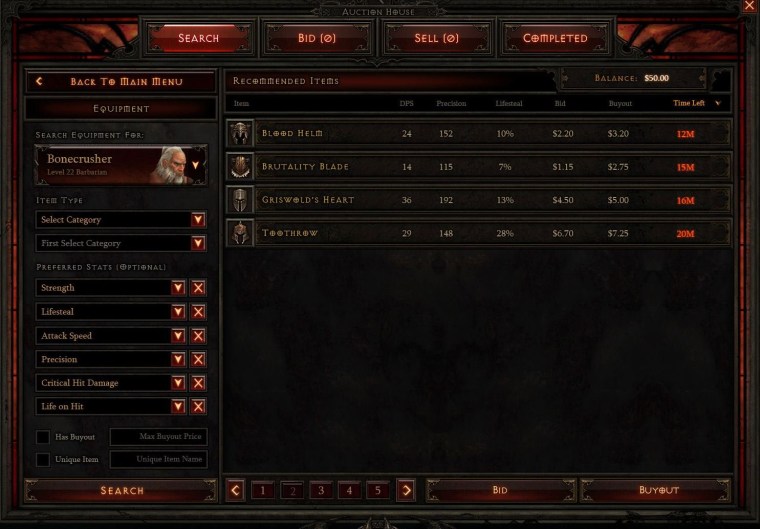This screenshot has height=529, width=760.
Task: Close the Auction House window
Action: click(x=749, y=6)
